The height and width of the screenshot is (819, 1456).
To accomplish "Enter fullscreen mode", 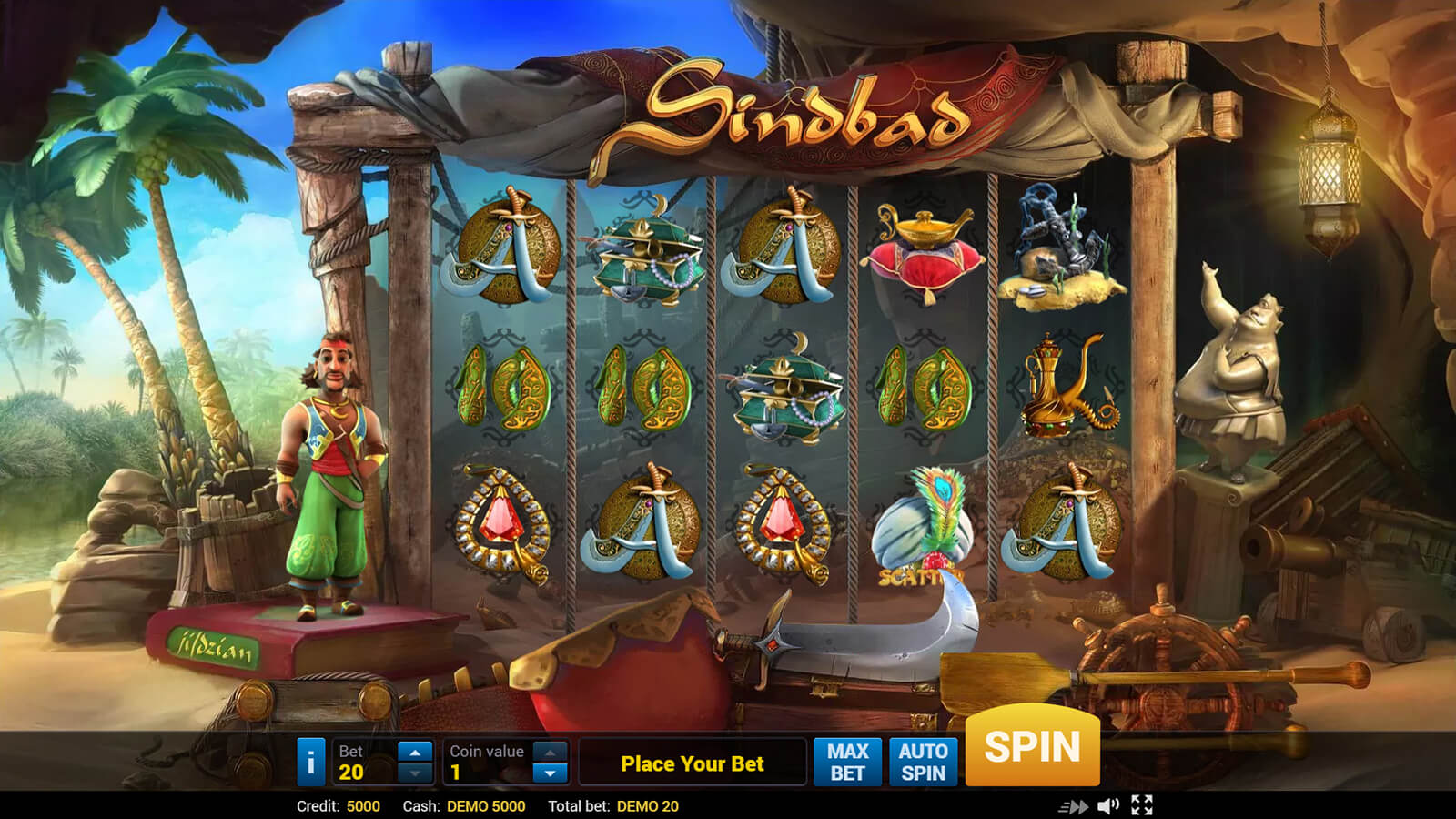I will coord(1142,805).
